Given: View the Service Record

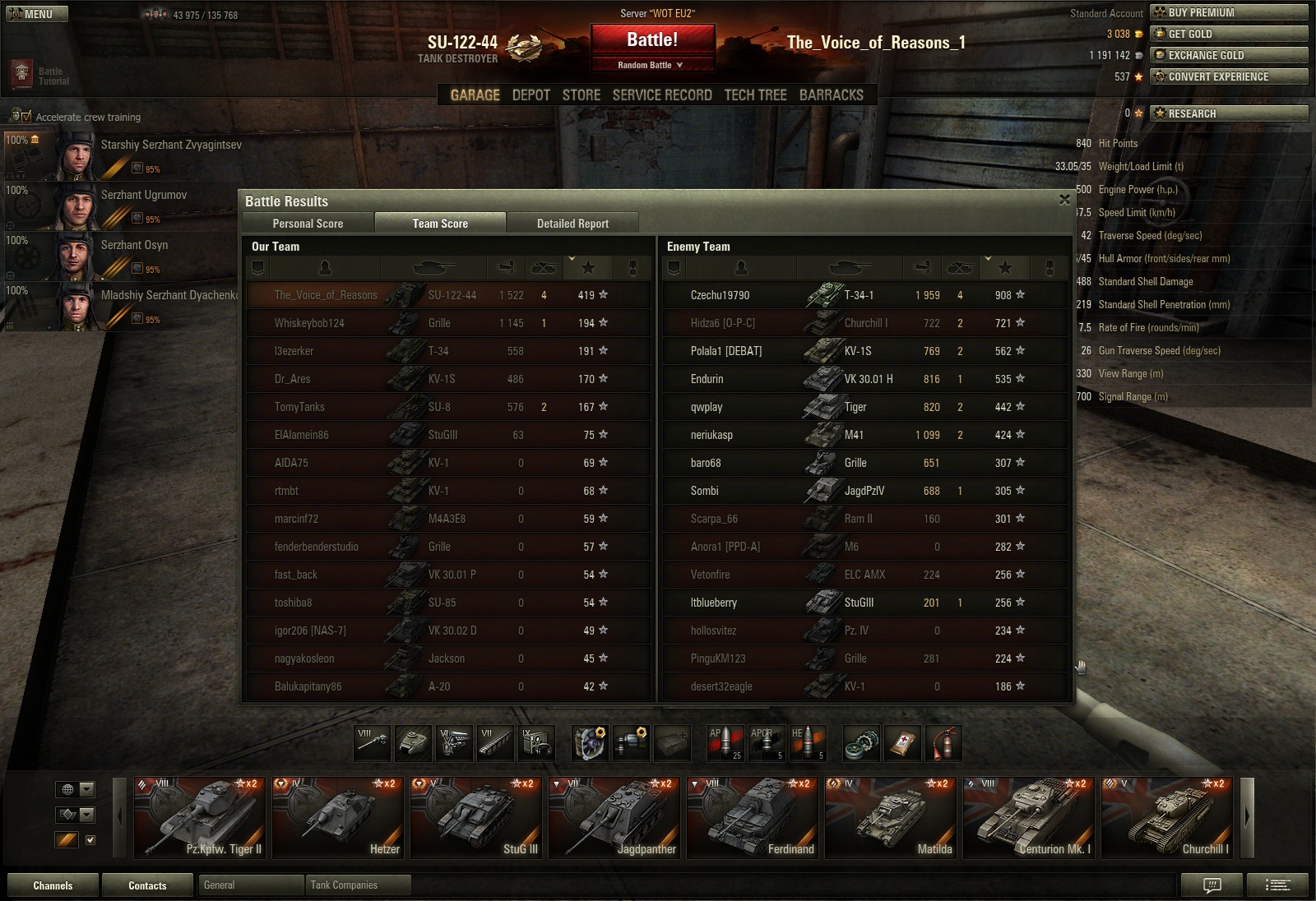Looking at the screenshot, I should (662, 95).
